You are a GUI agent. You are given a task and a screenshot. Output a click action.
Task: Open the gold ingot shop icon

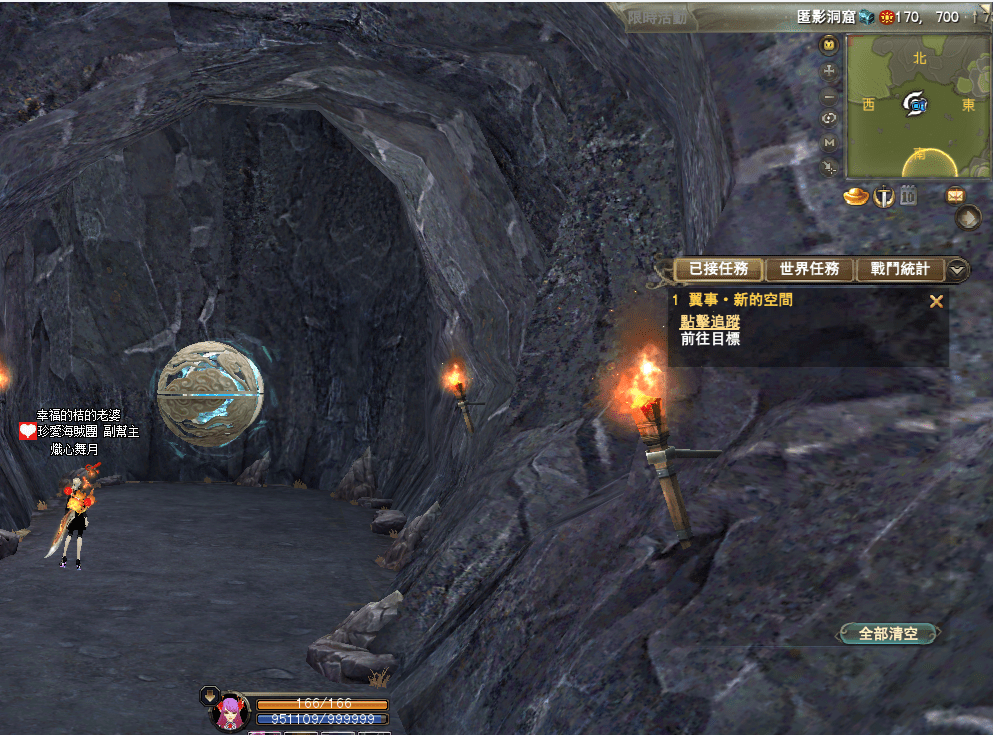pyautogui.click(x=856, y=196)
